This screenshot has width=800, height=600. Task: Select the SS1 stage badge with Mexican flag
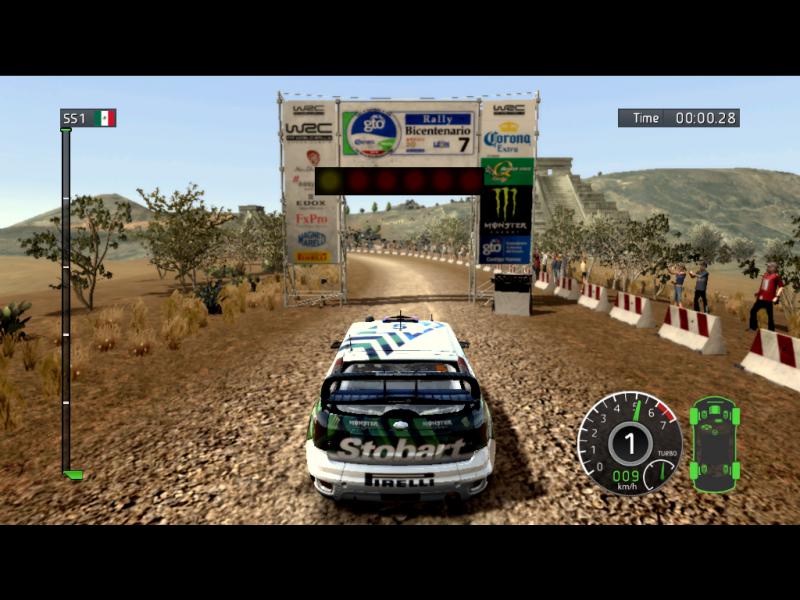[88, 118]
